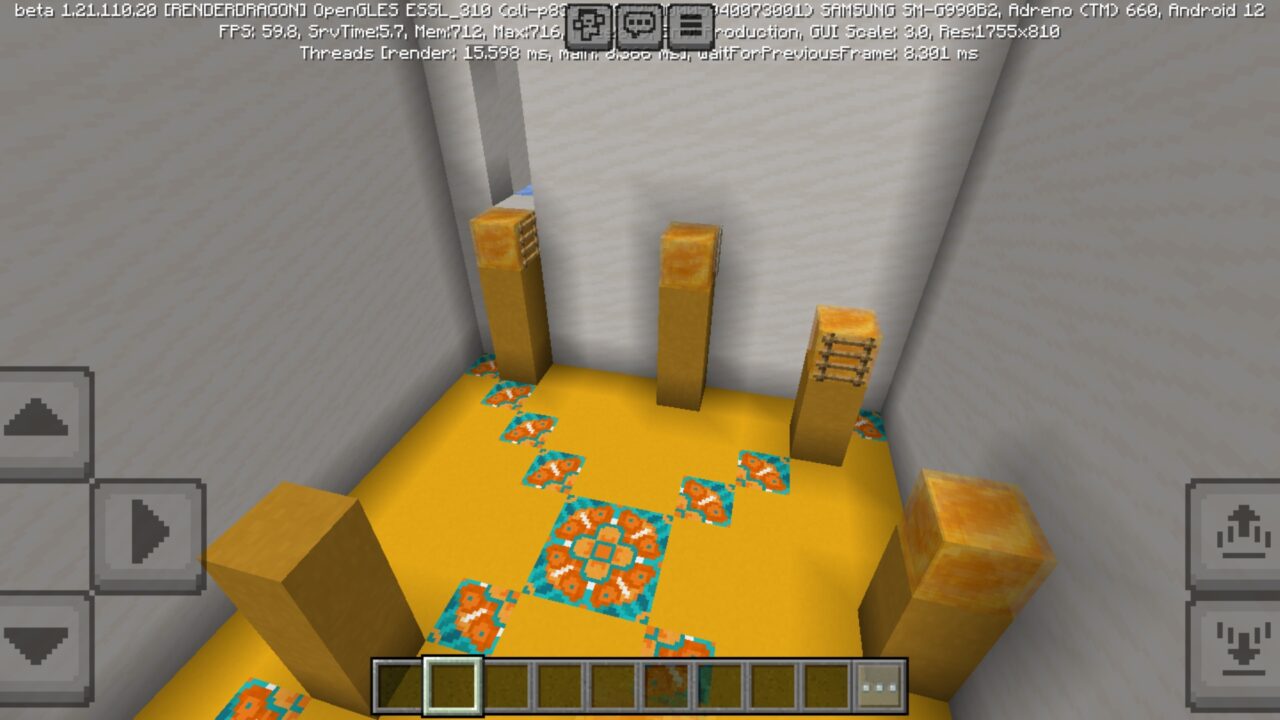
Task: Open the emote wheel
Action: [590, 27]
